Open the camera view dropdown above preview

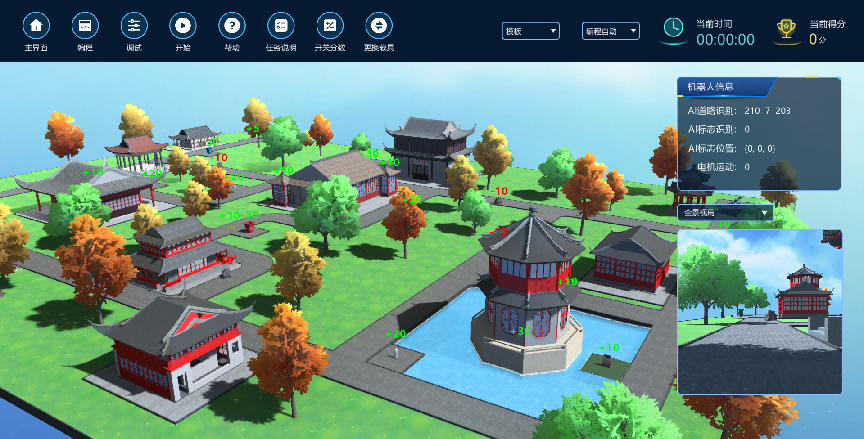pos(725,212)
